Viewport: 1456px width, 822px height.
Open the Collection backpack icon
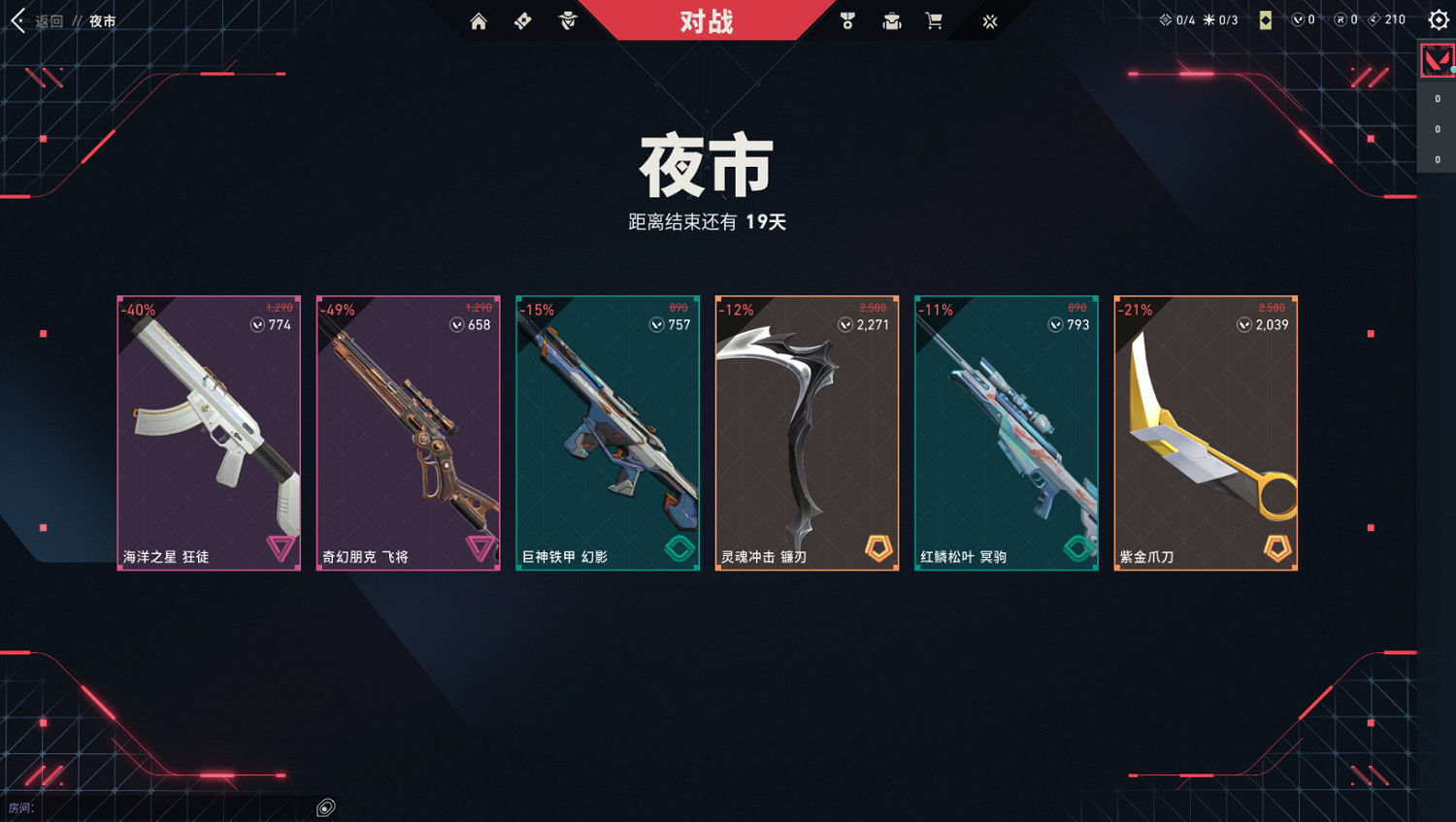890,19
